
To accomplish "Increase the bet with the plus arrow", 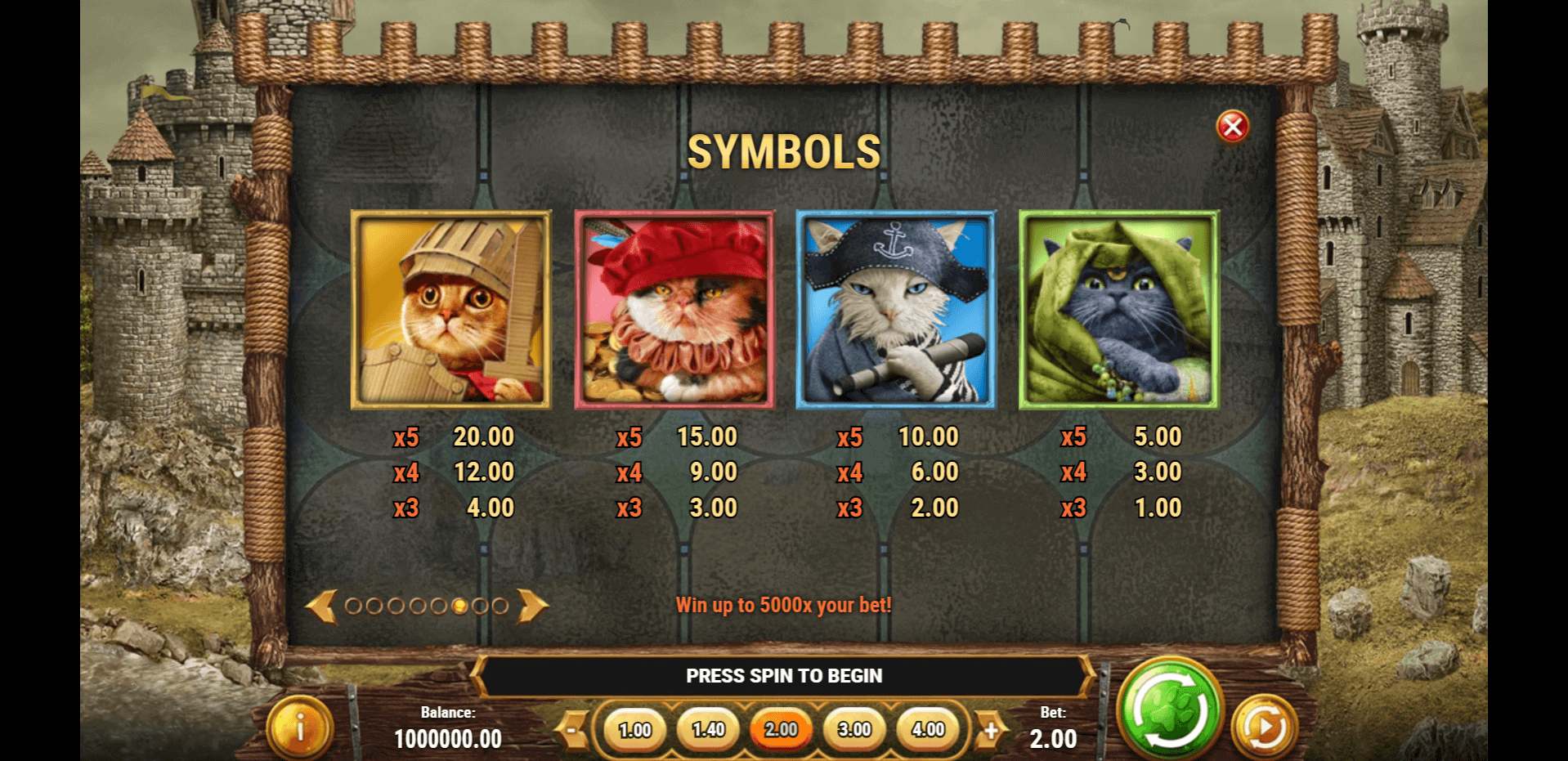I will pos(990,730).
